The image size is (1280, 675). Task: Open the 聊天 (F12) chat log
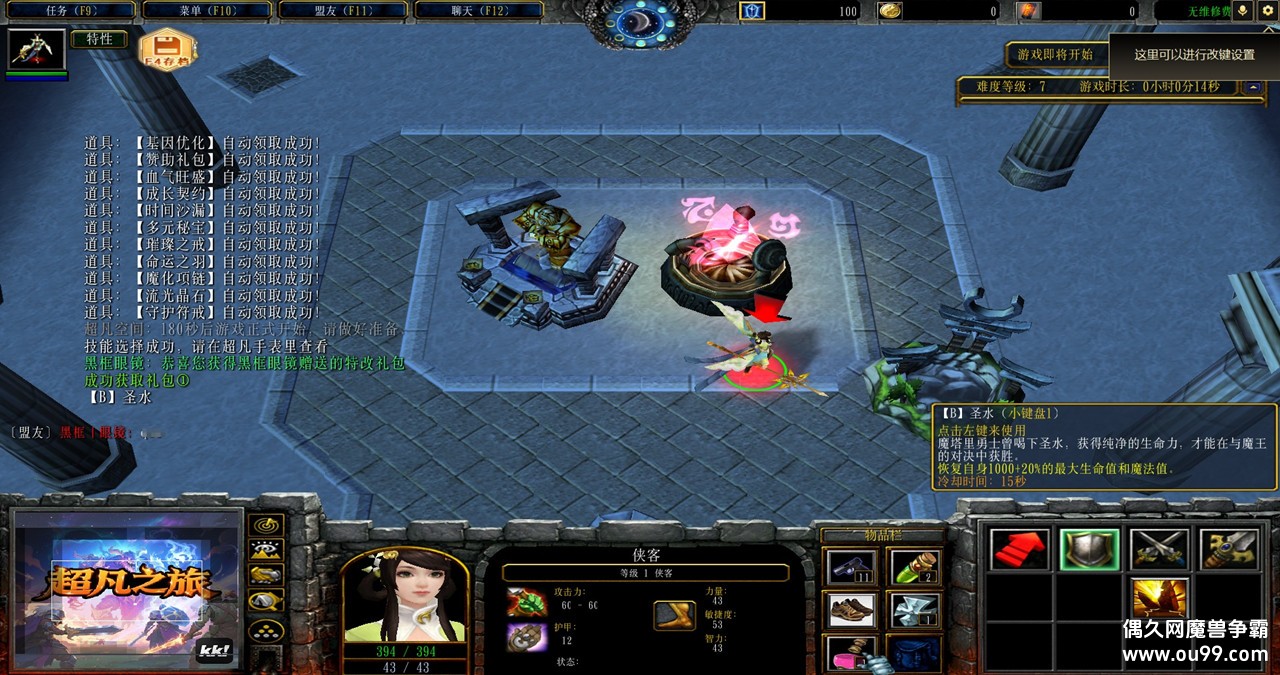478,11
